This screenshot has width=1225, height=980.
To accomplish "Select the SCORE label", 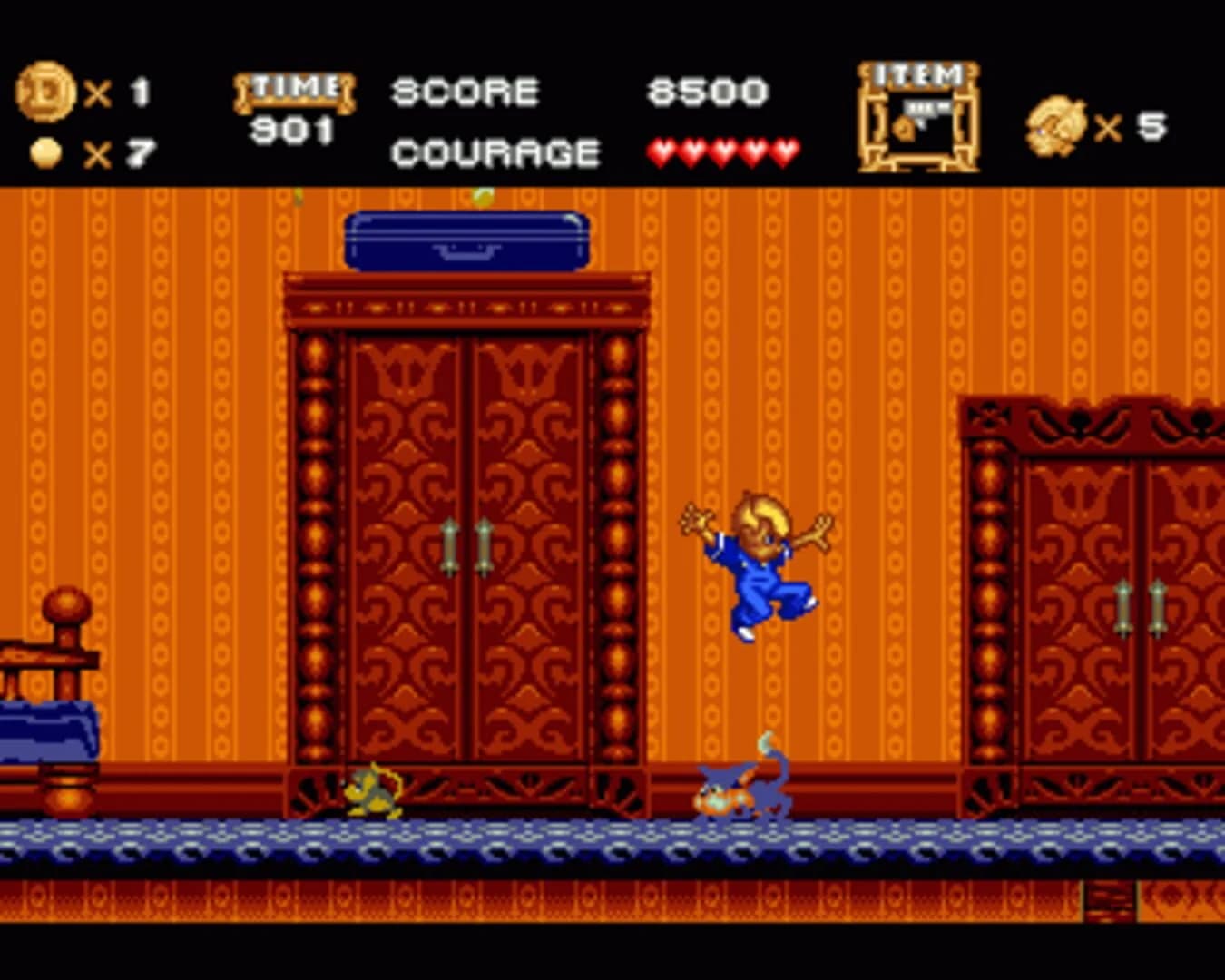I will (464, 90).
